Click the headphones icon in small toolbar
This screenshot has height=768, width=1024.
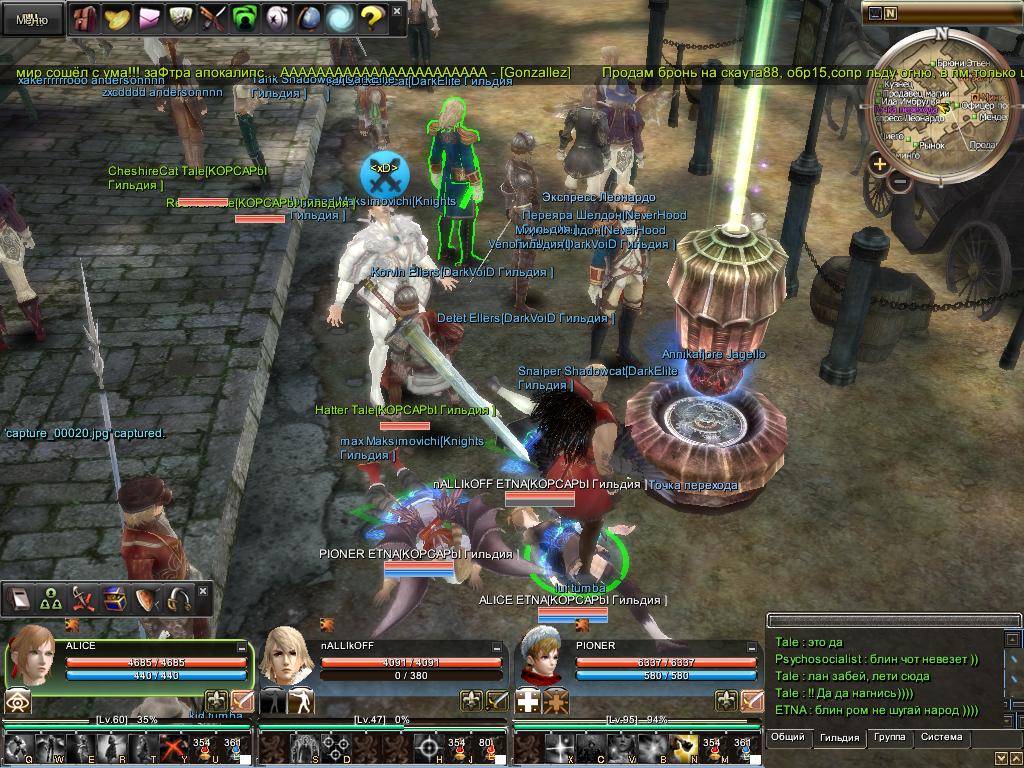point(179,599)
